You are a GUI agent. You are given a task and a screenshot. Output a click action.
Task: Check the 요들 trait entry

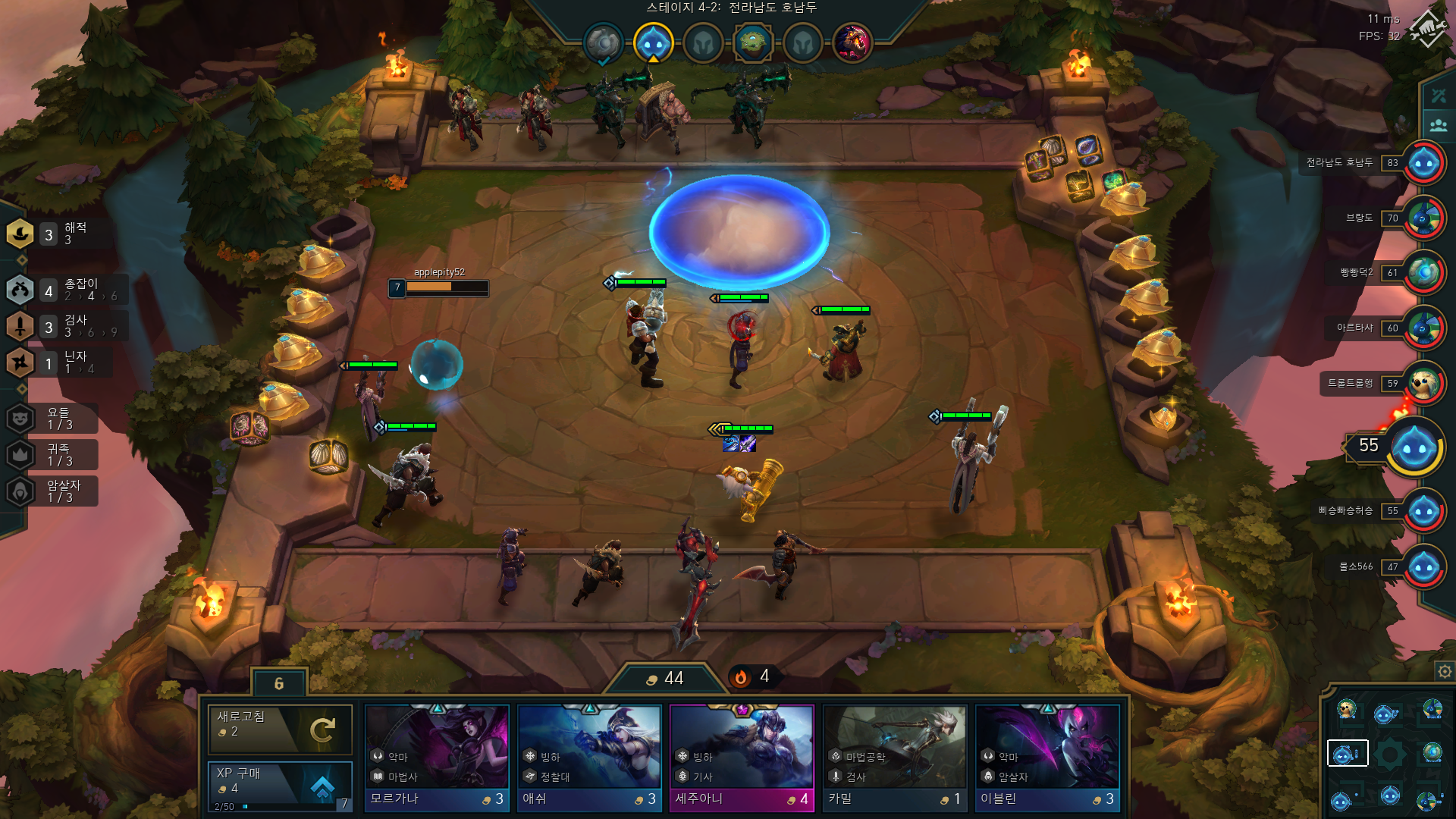click(x=53, y=418)
